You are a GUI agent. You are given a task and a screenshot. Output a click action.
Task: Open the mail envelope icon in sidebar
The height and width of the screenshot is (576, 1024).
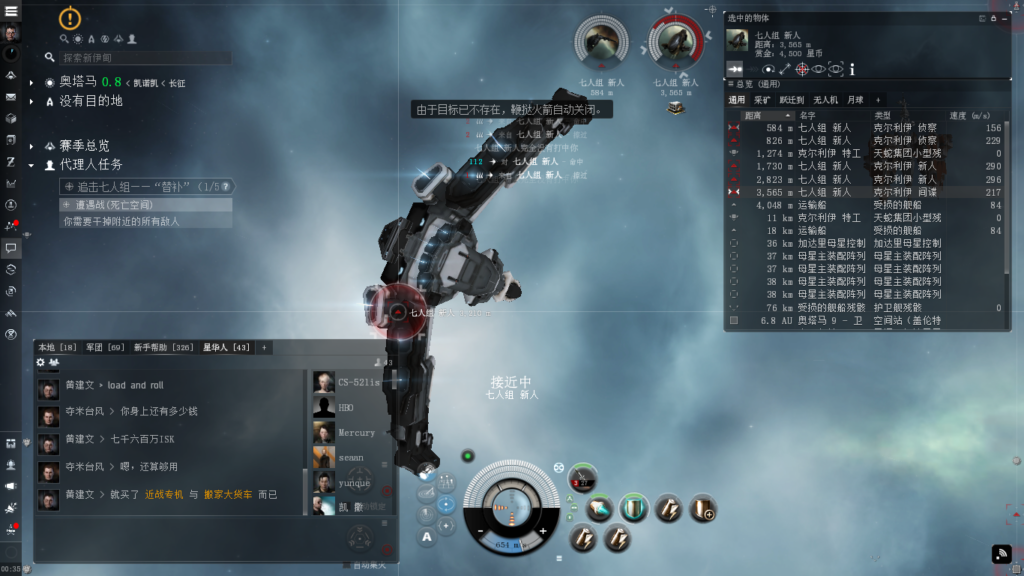tap(11, 97)
